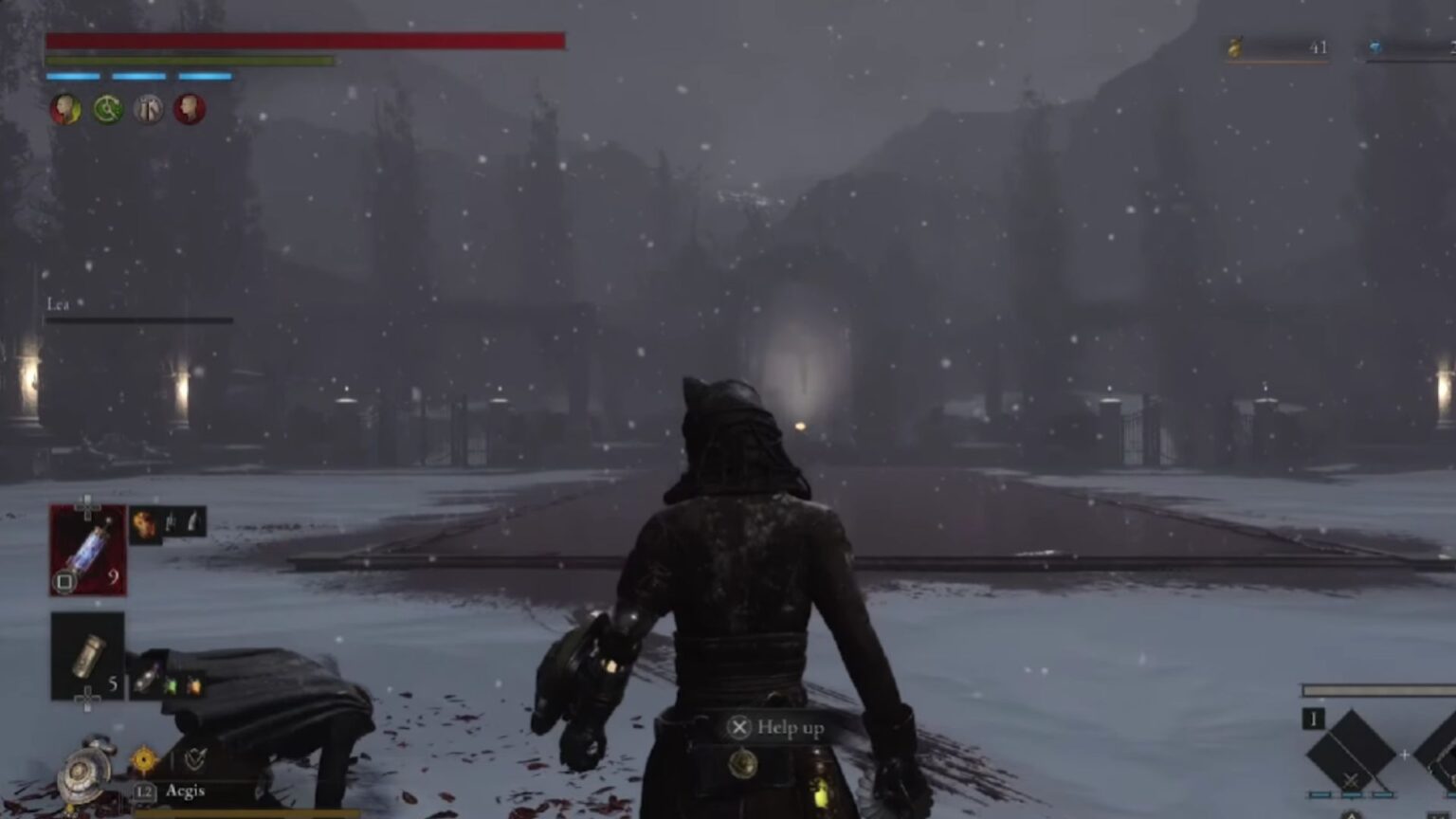Toggle the shield checkmark indicator near Aegis
This screenshot has width=1456, height=819.
pos(195,761)
